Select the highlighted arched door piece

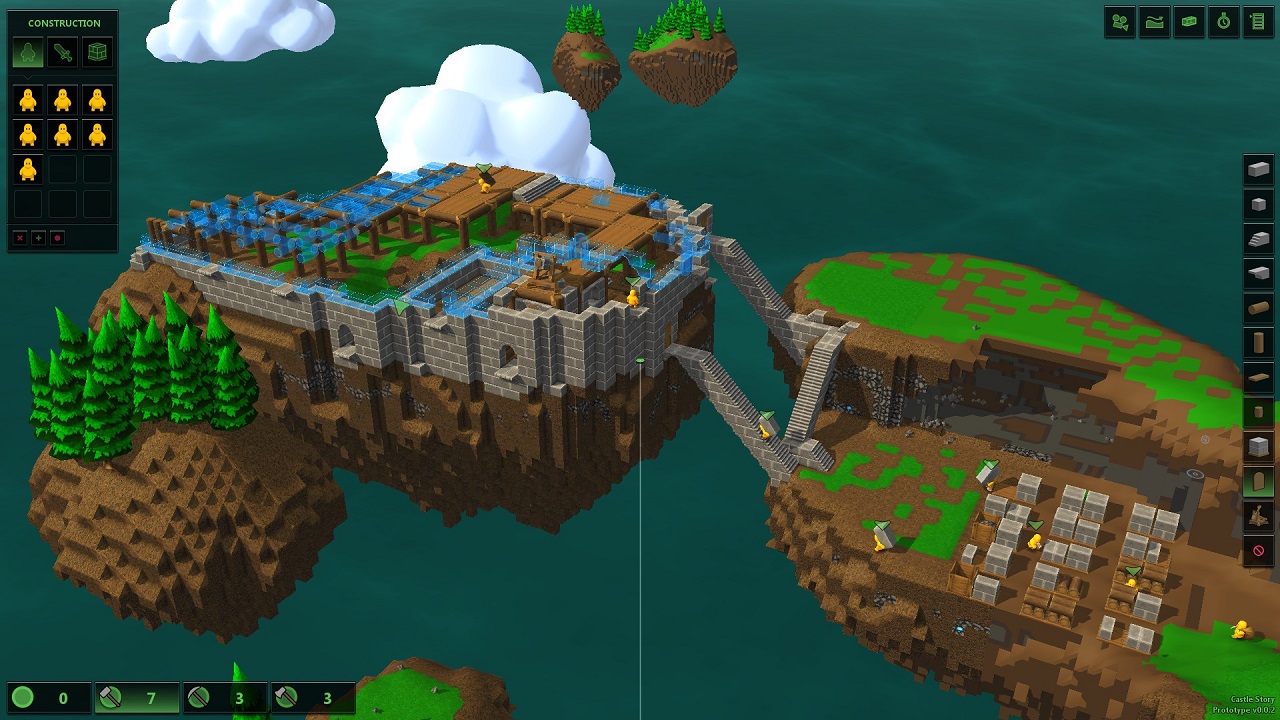click(1258, 482)
